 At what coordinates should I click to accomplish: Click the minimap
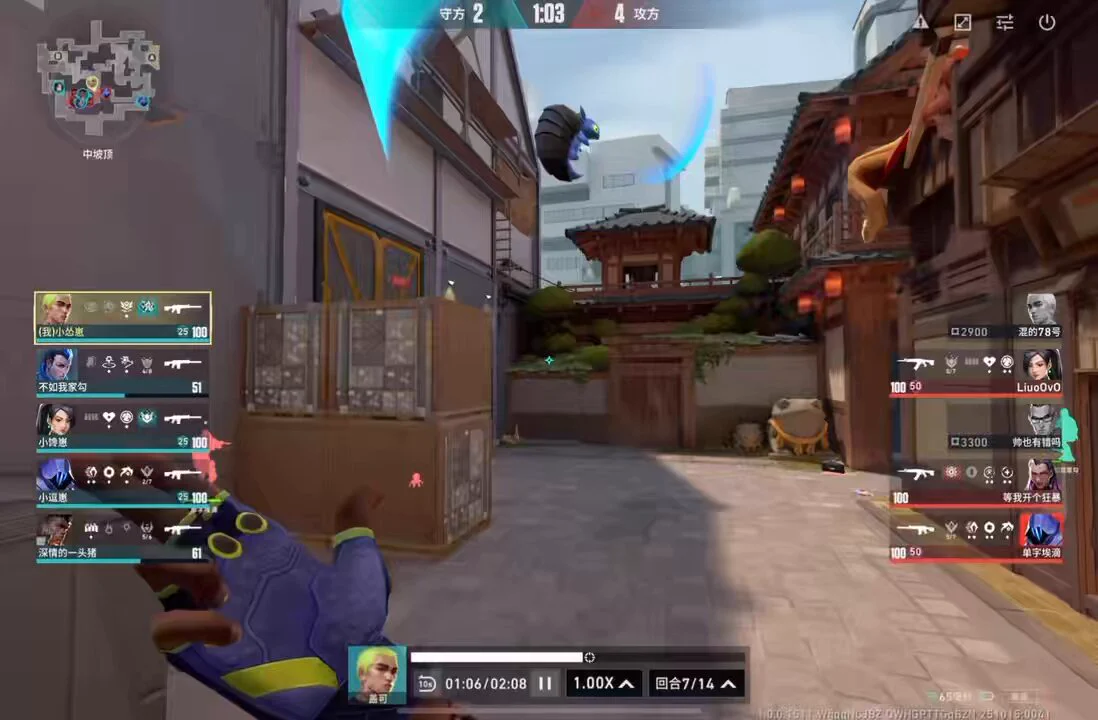click(x=97, y=82)
